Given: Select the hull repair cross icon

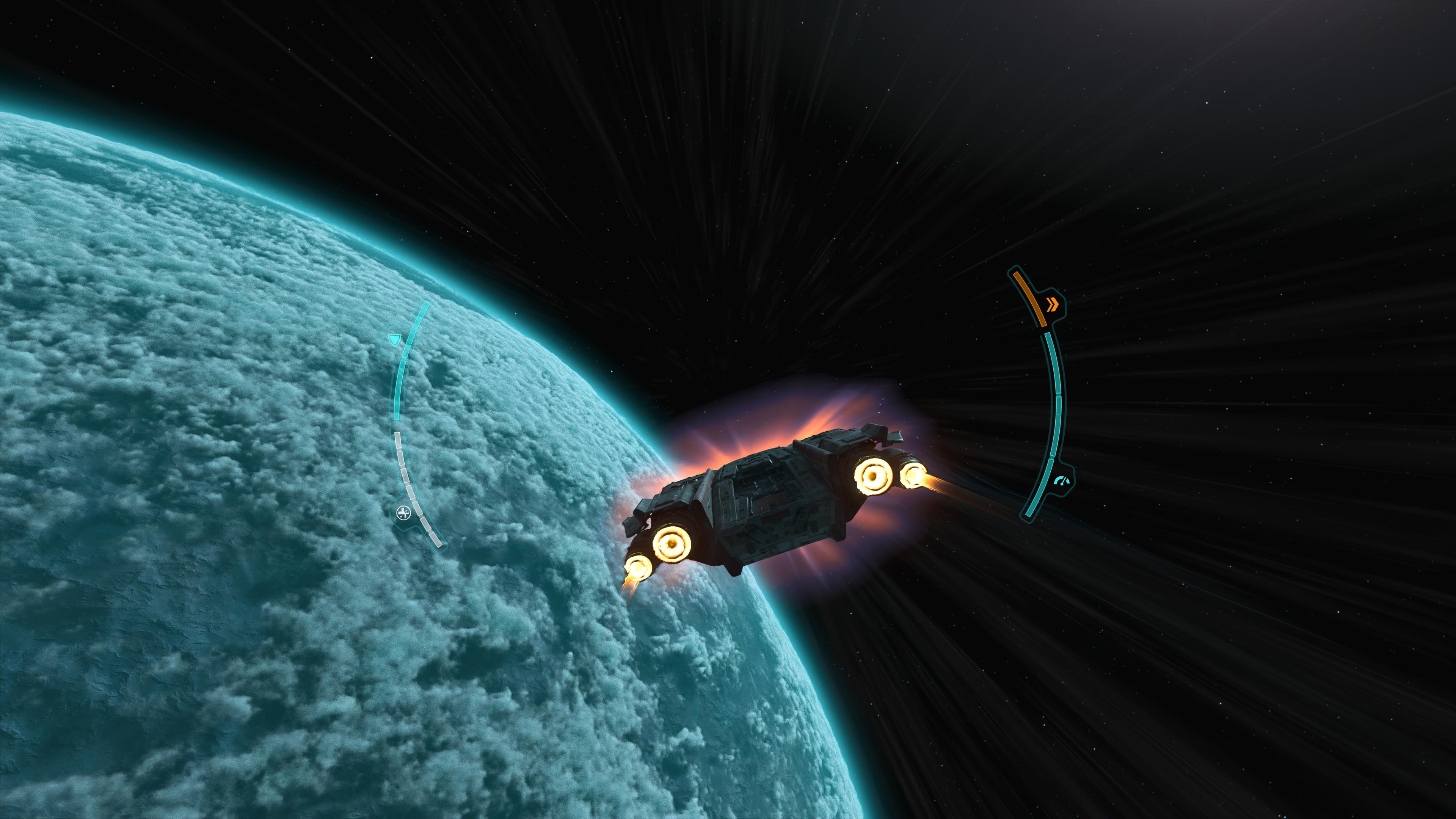Looking at the screenshot, I should [403, 513].
